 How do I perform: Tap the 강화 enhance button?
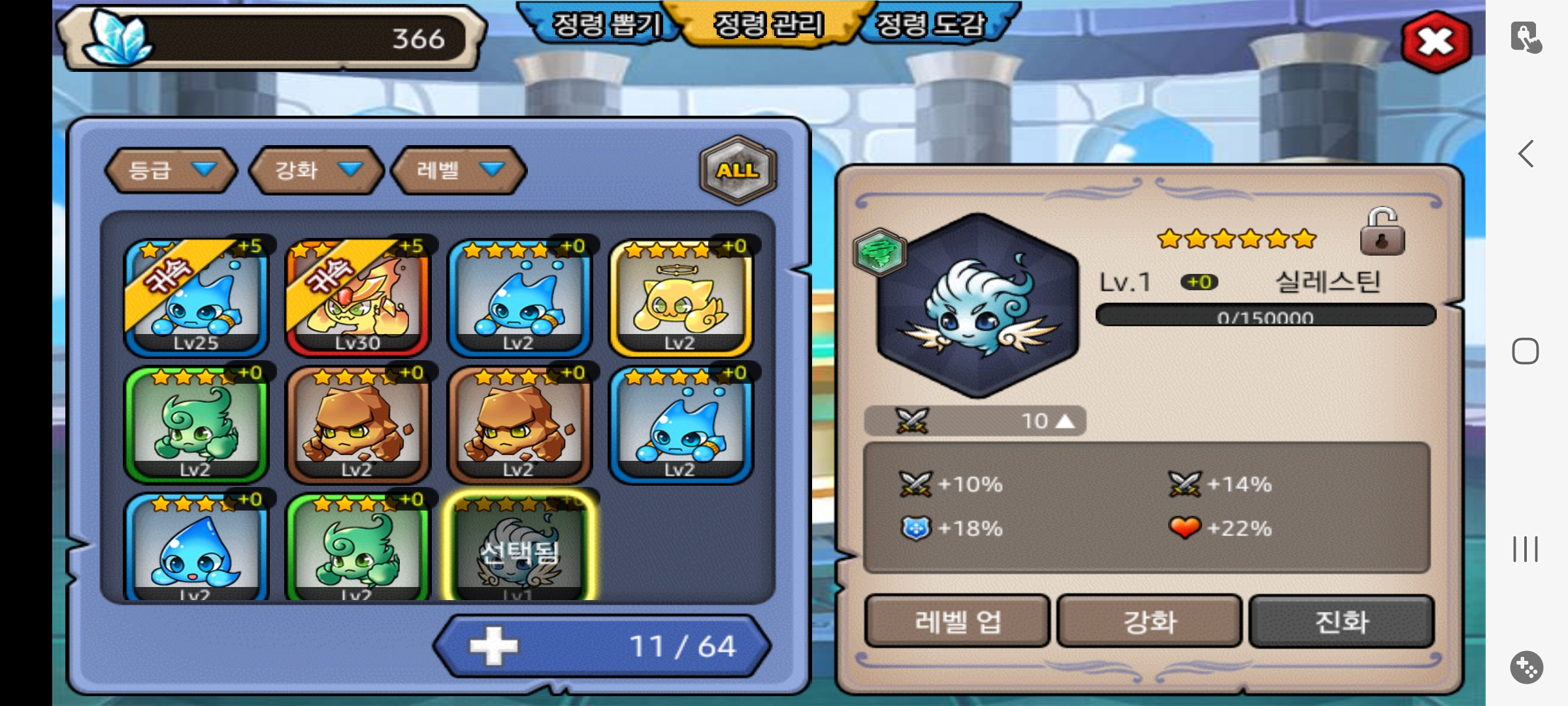[1149, 621]
